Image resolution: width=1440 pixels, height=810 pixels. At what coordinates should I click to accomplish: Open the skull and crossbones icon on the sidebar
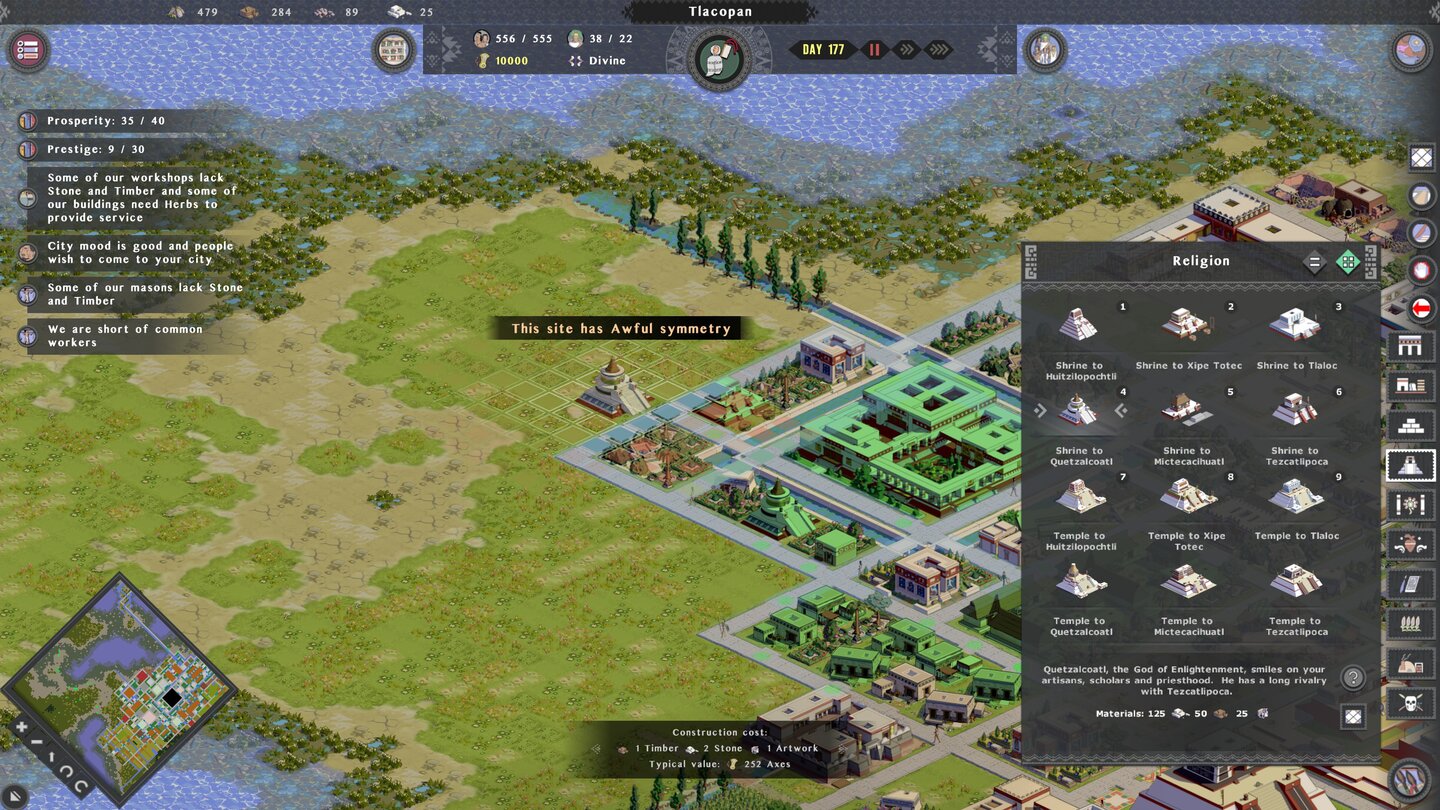(x=1412, y=702)
